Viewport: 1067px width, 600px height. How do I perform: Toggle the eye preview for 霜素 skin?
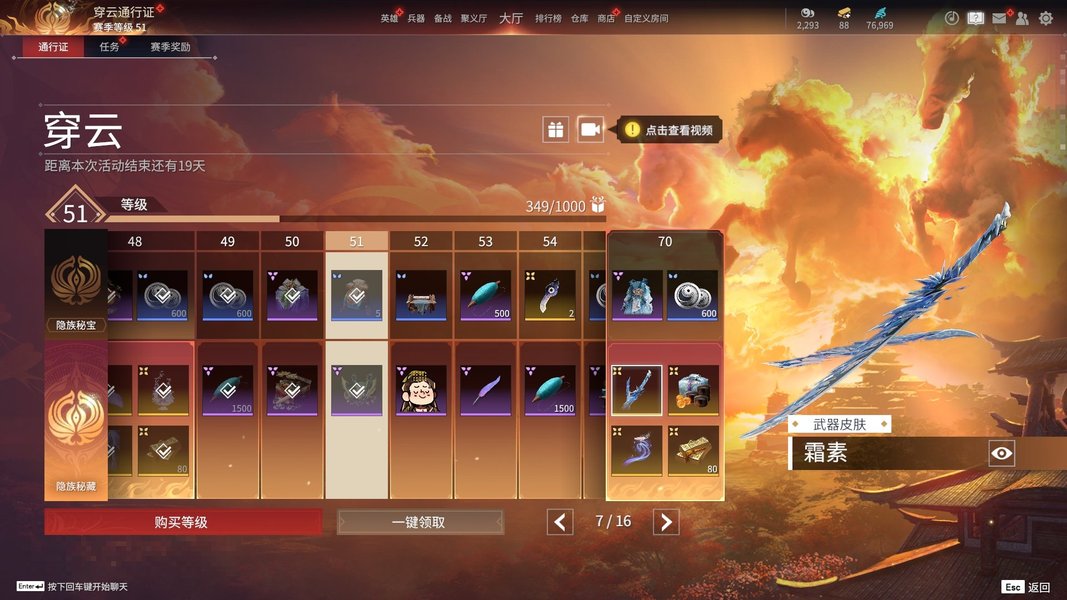click(1001, 454)
